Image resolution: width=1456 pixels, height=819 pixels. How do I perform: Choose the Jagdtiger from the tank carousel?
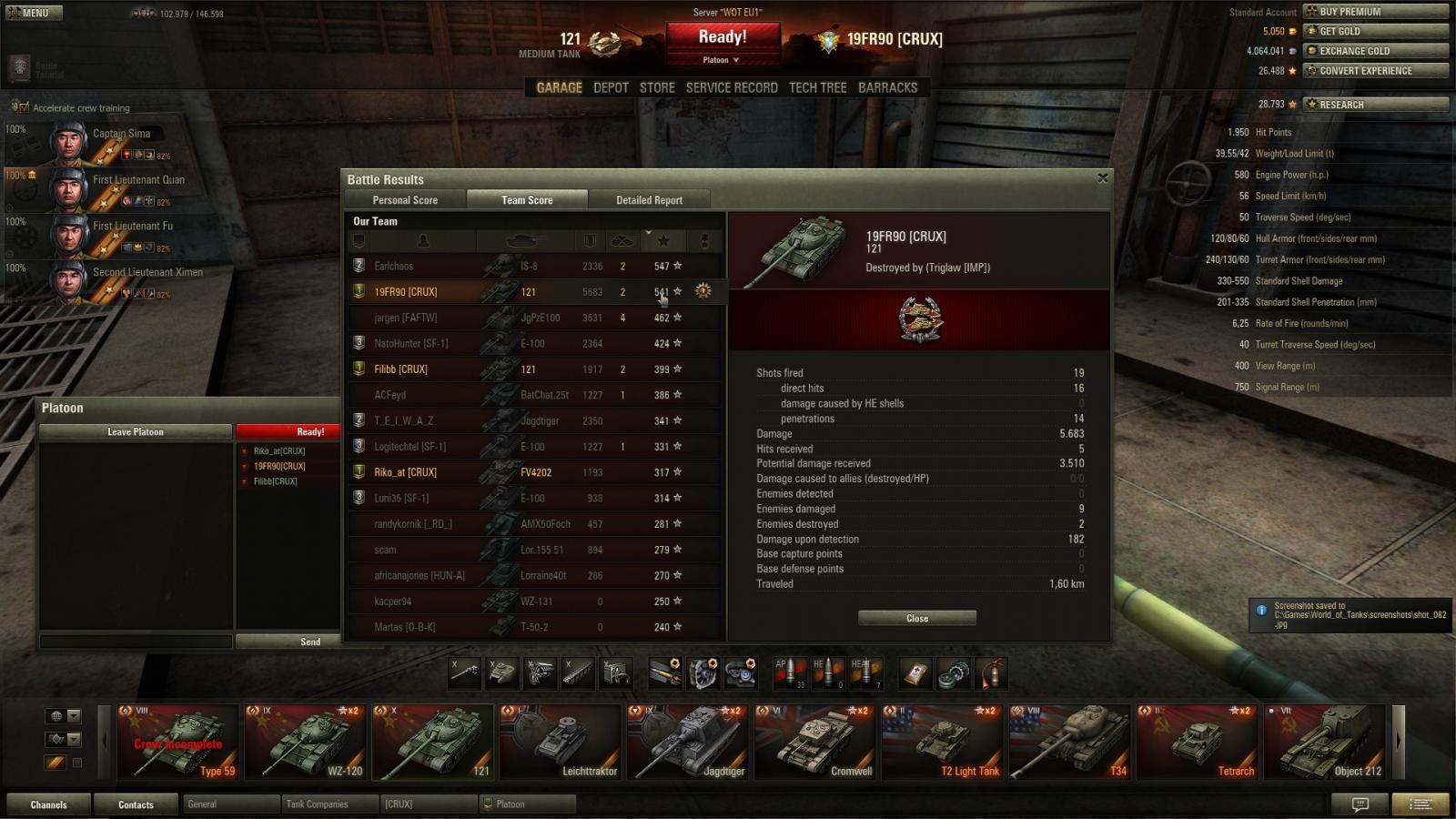(687, 743)
